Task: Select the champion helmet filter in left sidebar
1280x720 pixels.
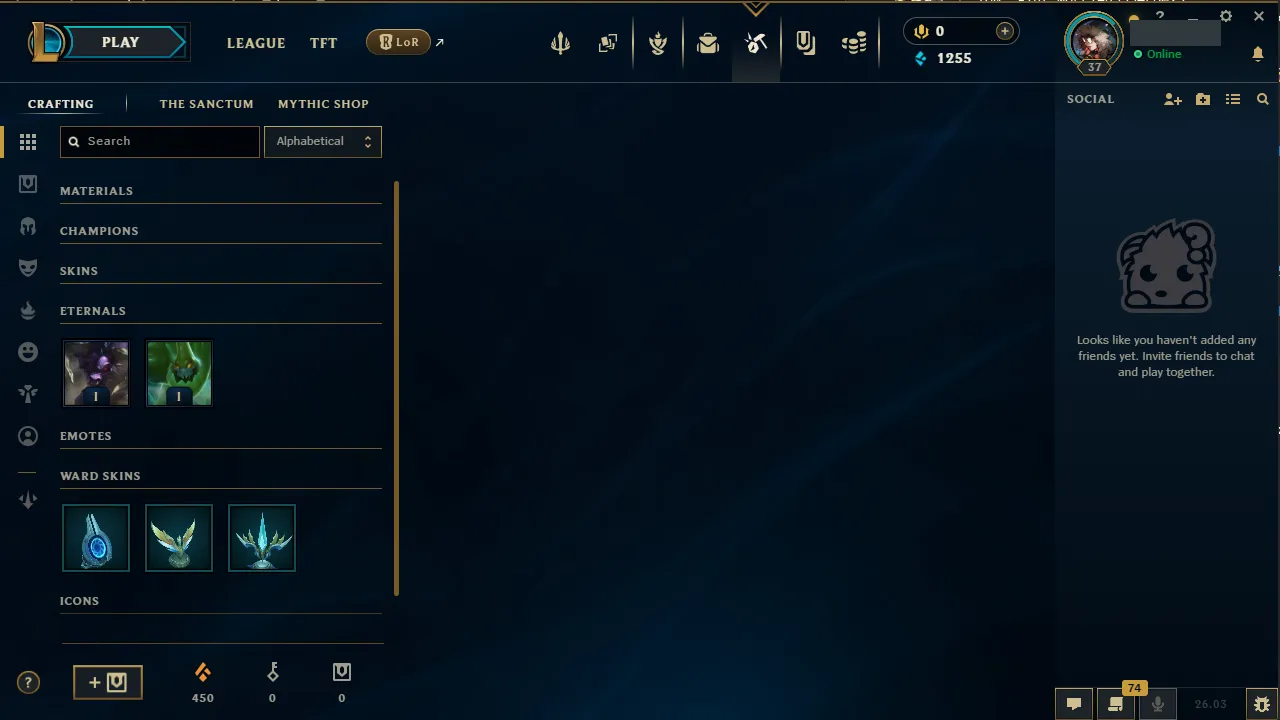Action: [x=28, y=226]
